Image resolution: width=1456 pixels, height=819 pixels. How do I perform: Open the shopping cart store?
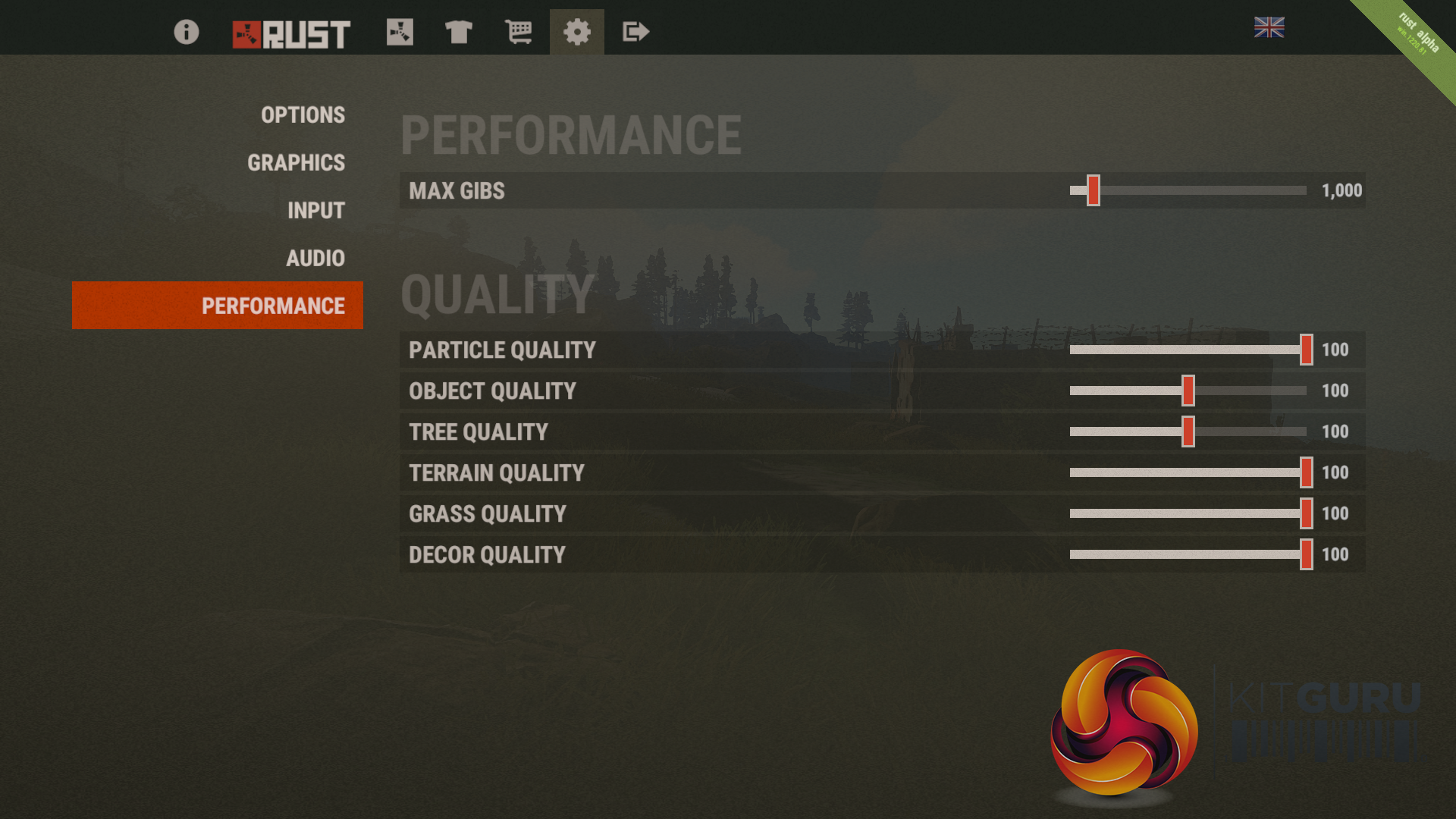point(519,32)
